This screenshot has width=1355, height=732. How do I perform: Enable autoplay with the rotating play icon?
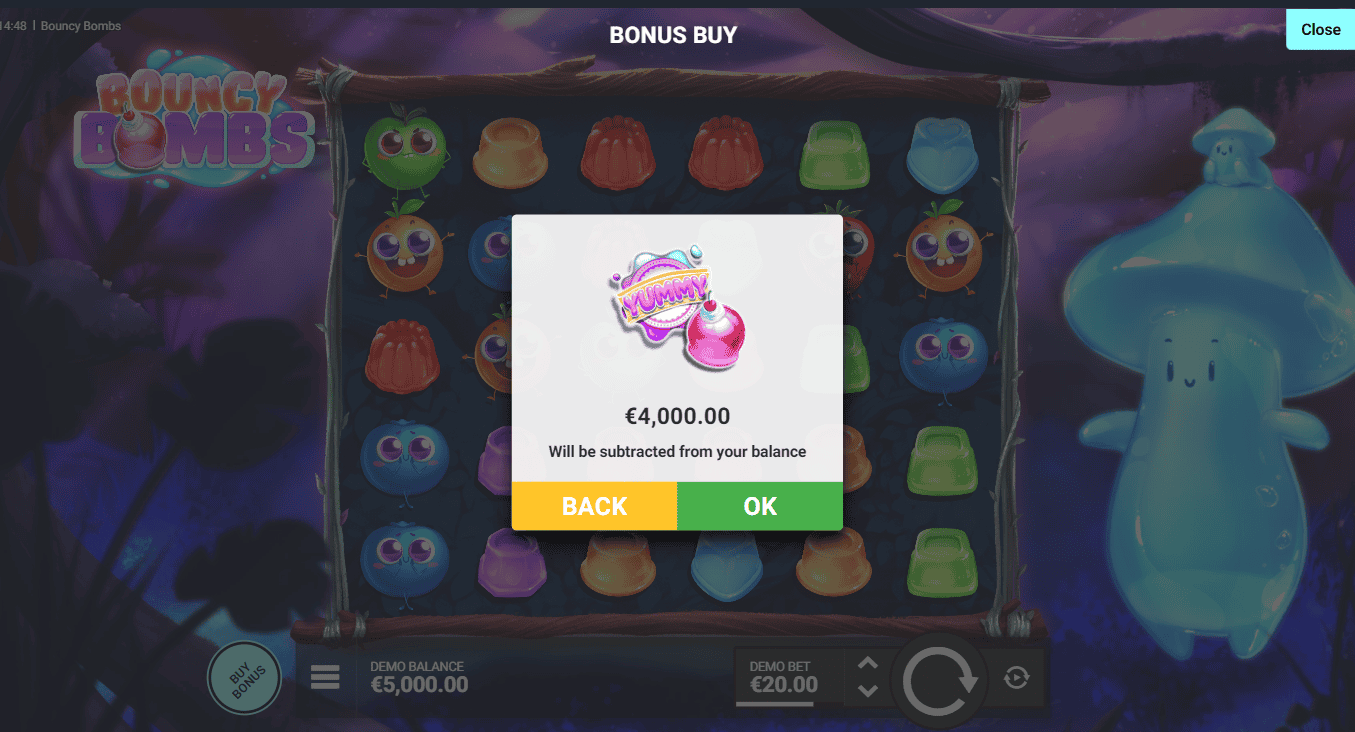coord(1018,677)
